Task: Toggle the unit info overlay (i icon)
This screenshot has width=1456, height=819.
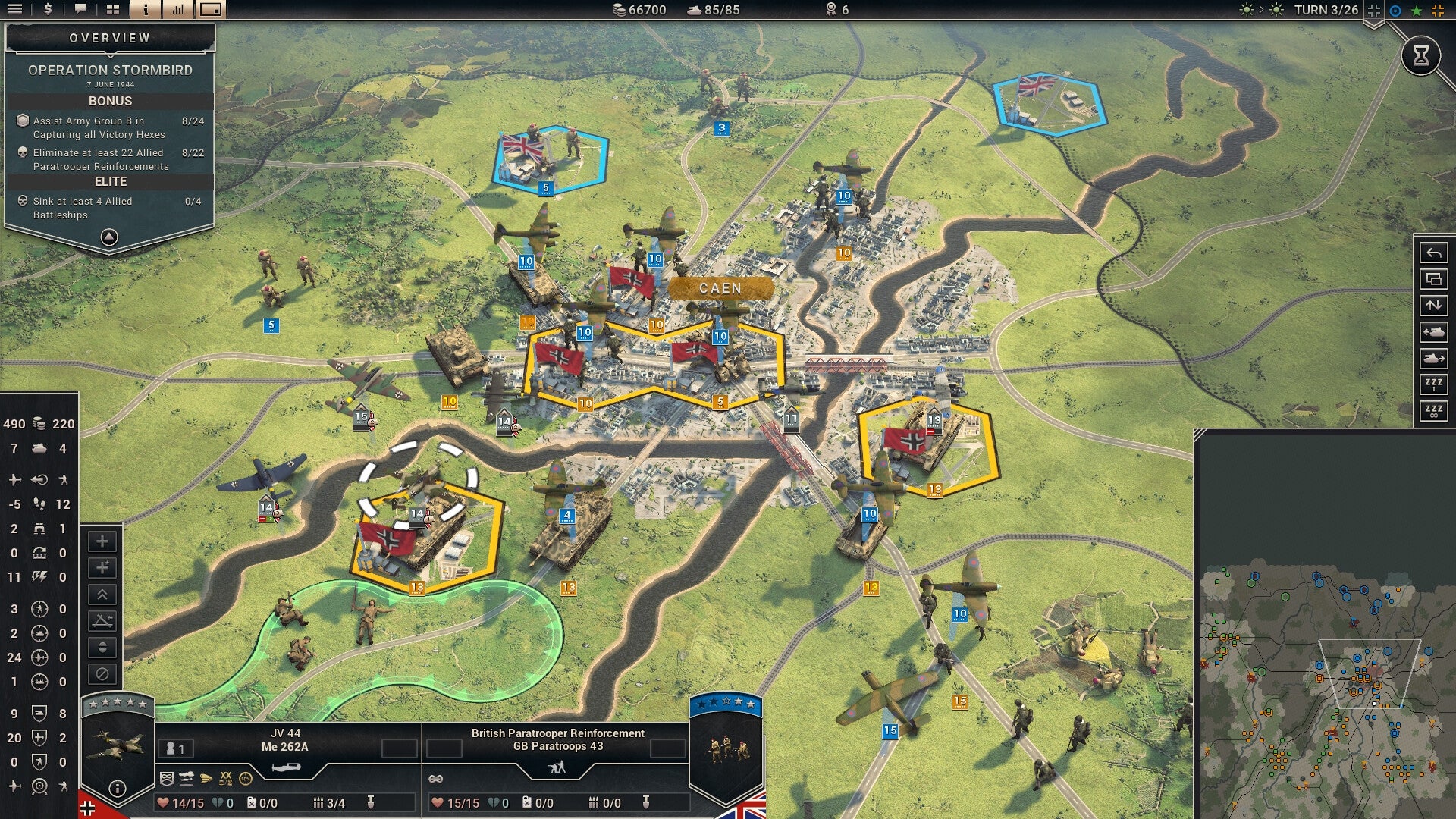Action: point(146,10)
